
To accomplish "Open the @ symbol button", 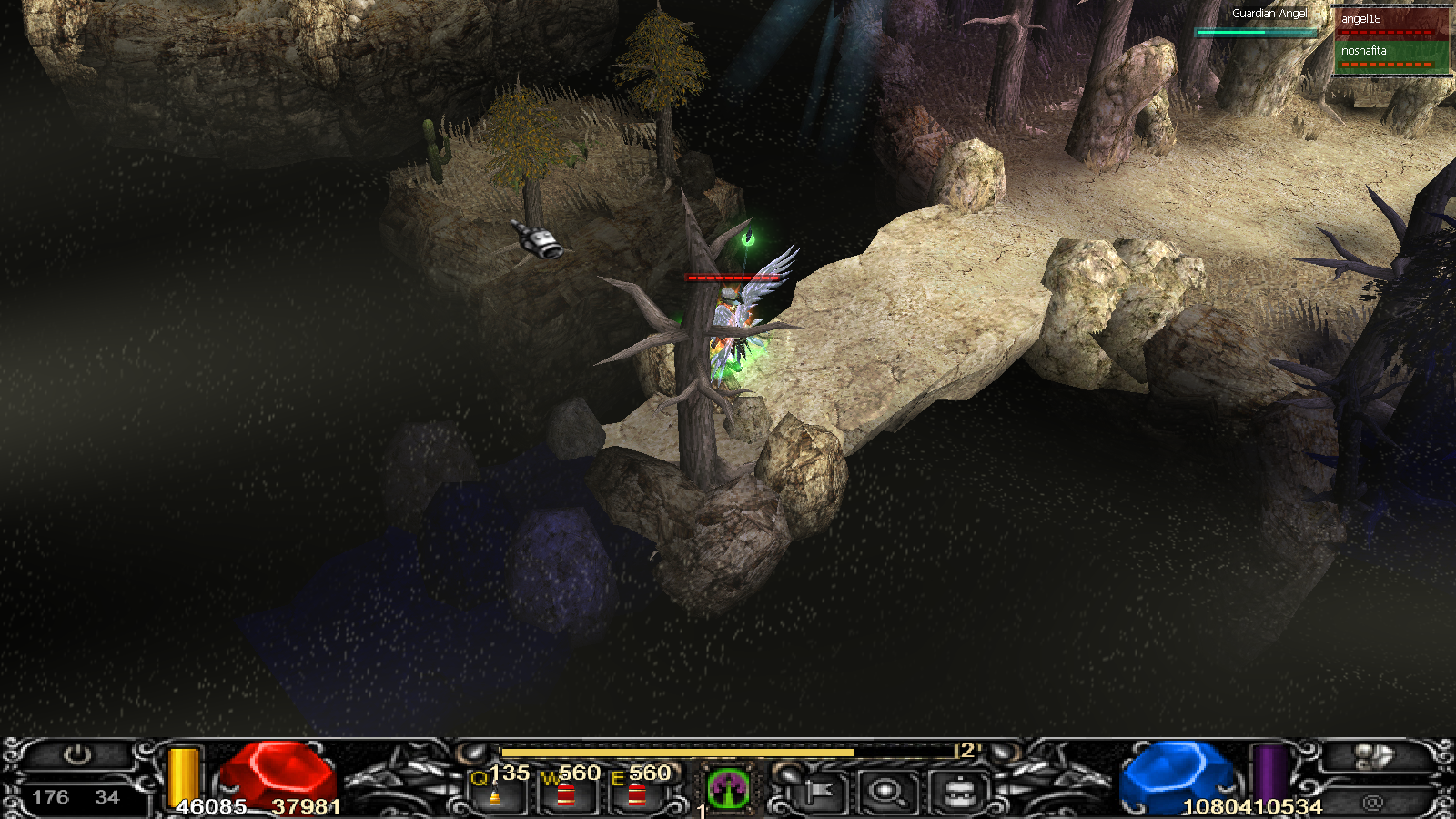I will (1372, 802).
